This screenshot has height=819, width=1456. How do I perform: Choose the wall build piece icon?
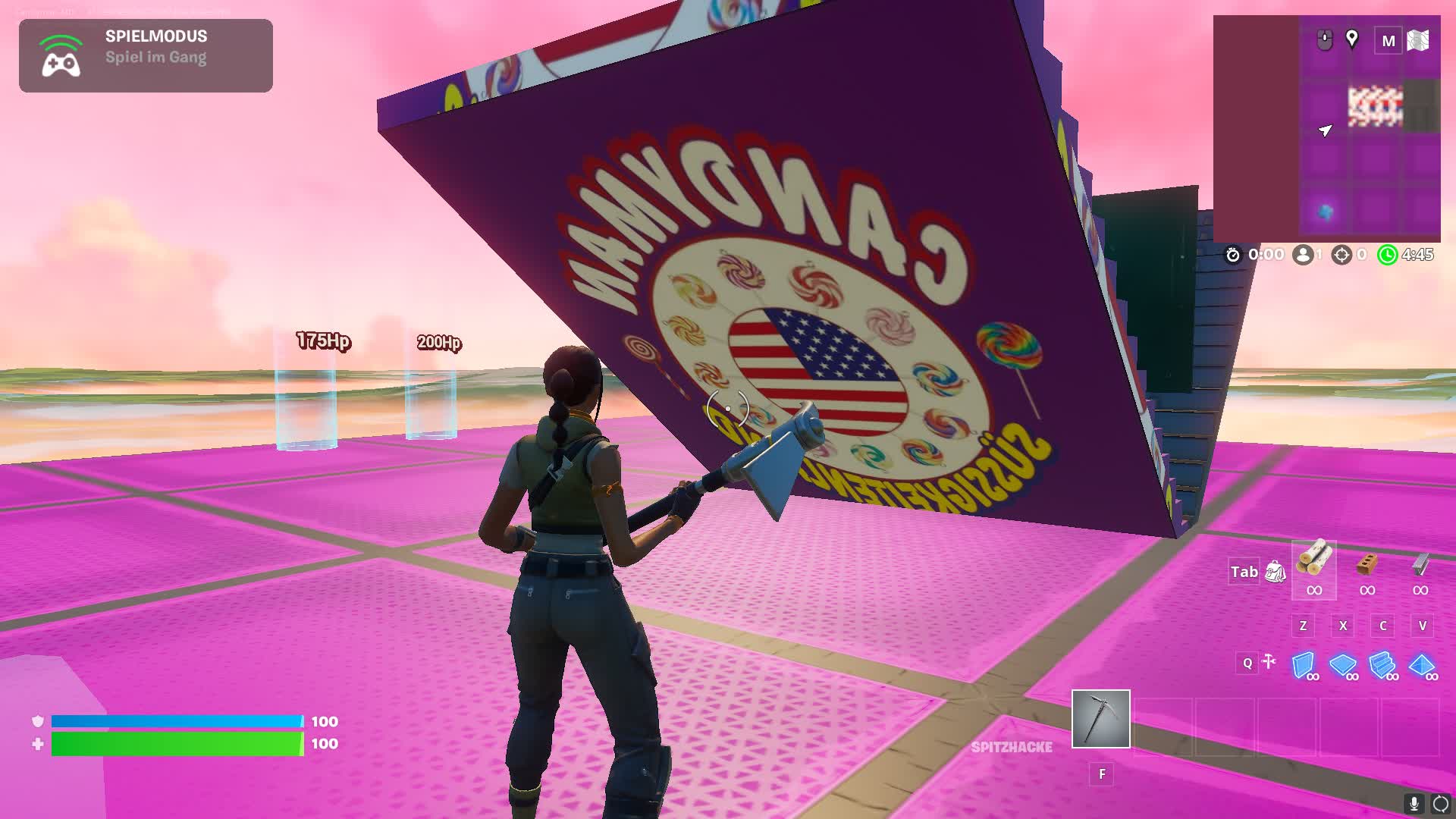pos(1303,664)
